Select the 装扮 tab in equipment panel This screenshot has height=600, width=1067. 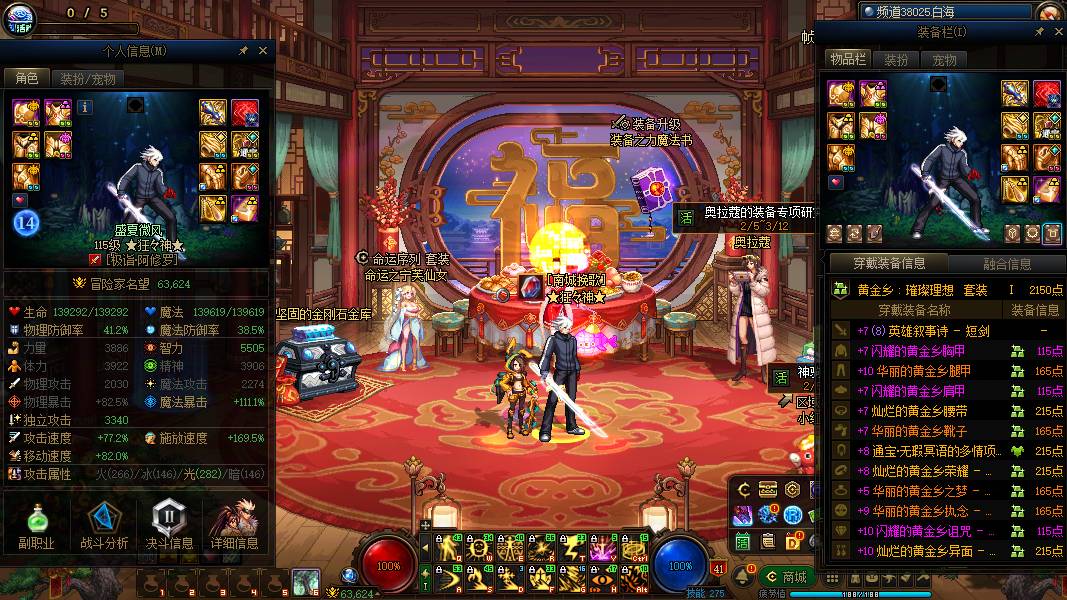coord(896,60)
